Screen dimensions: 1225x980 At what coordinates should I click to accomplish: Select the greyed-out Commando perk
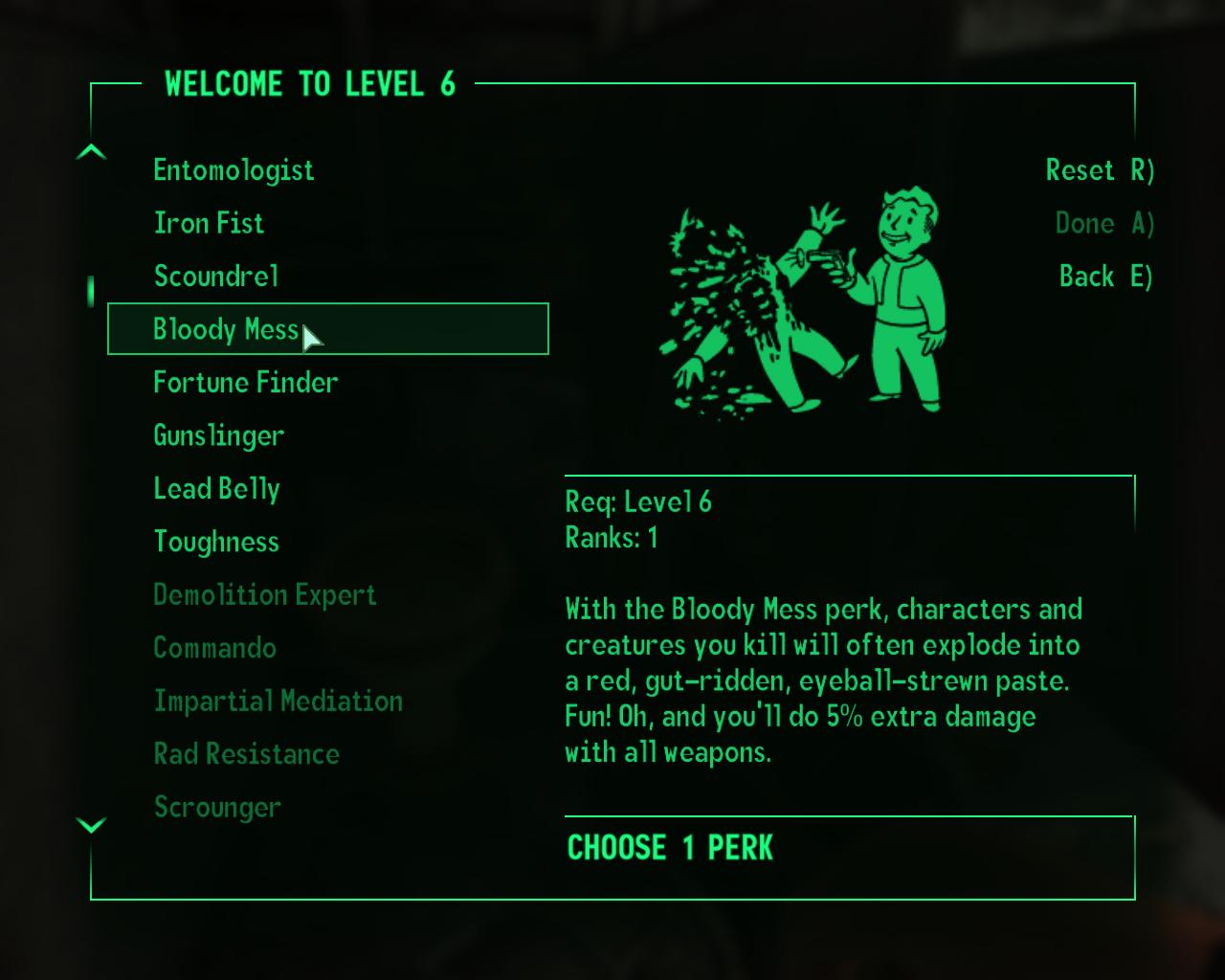coord(215,648)
